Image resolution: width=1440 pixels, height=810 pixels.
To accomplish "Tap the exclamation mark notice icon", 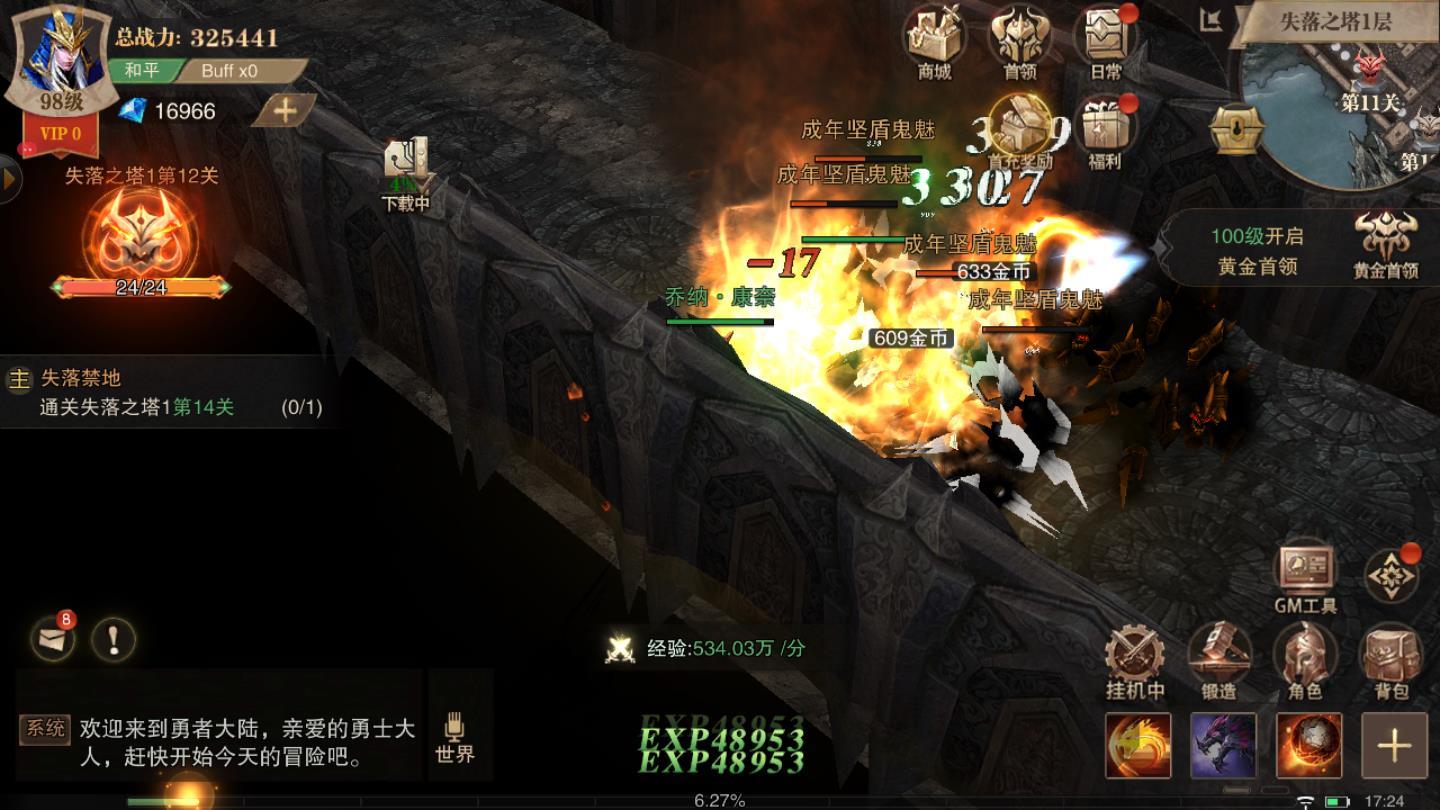I will [x=114, y=637].
